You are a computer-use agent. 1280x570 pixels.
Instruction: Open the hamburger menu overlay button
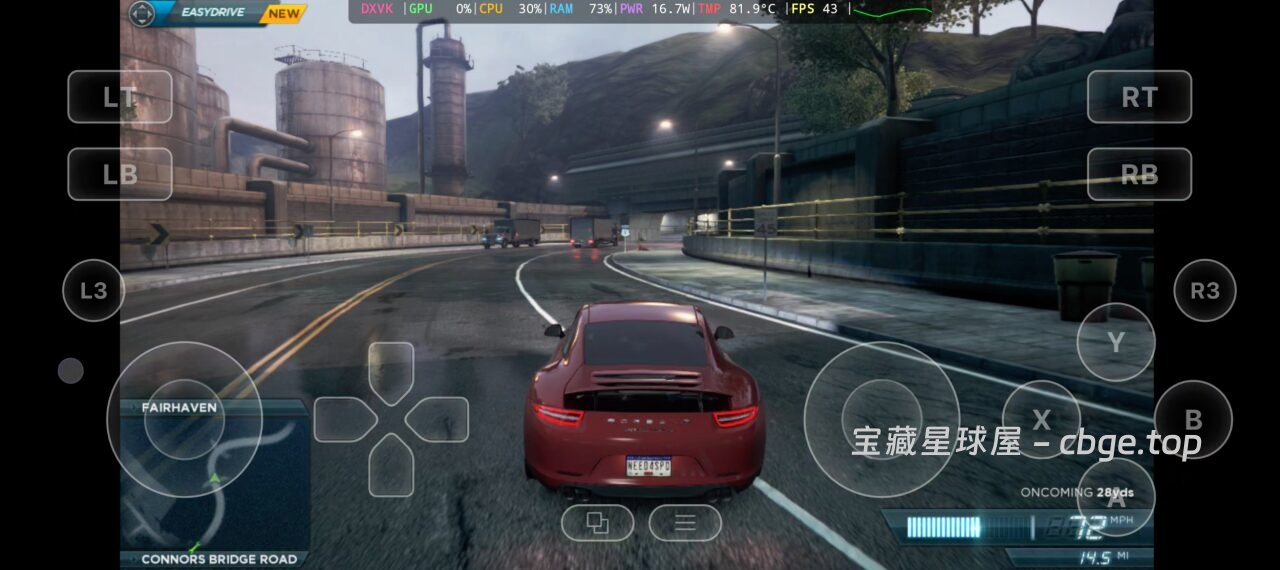[685, 522]
